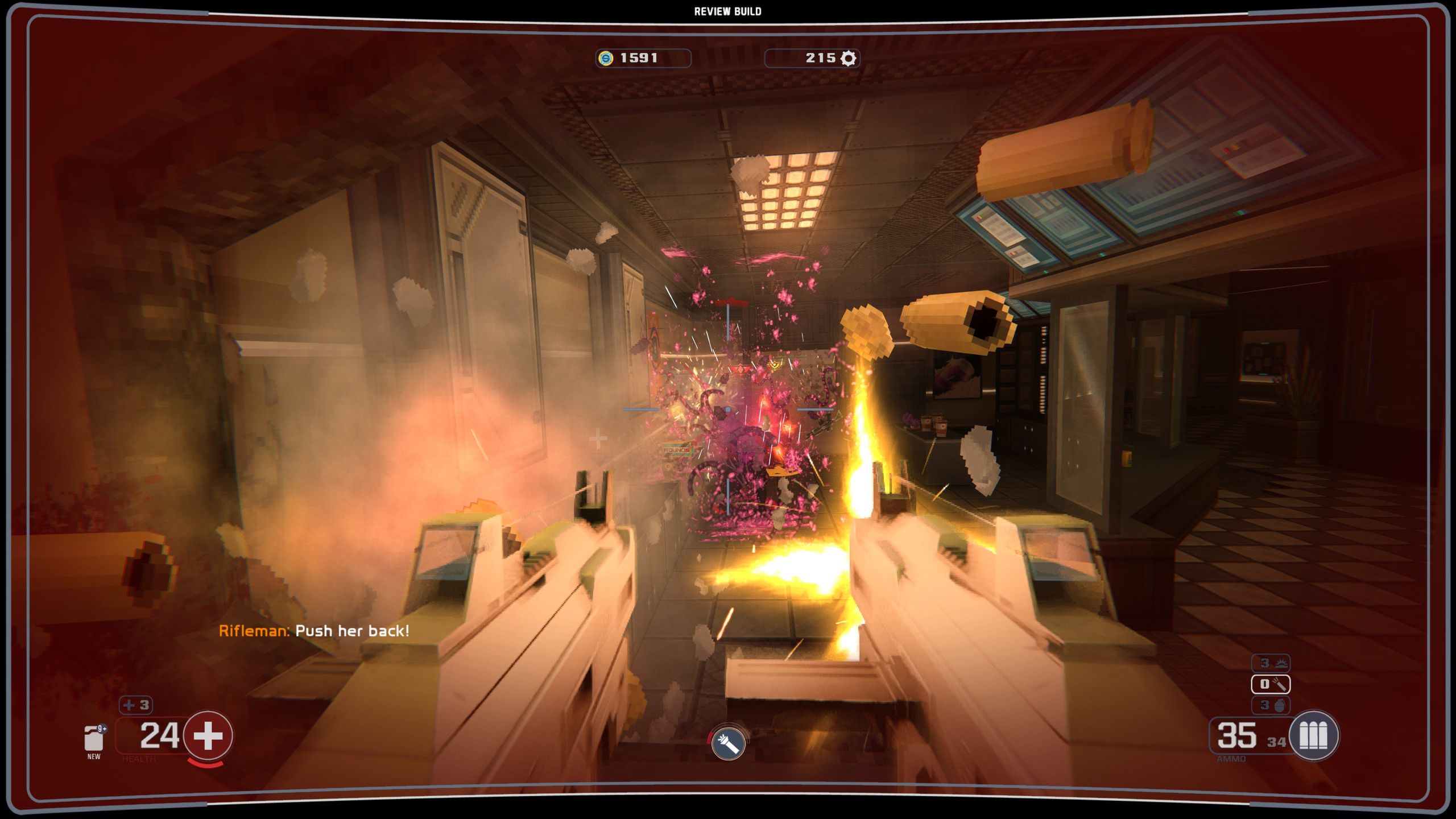Toggle the flashlight icon
Screen dimensions: 1456x819
point(728,743)
